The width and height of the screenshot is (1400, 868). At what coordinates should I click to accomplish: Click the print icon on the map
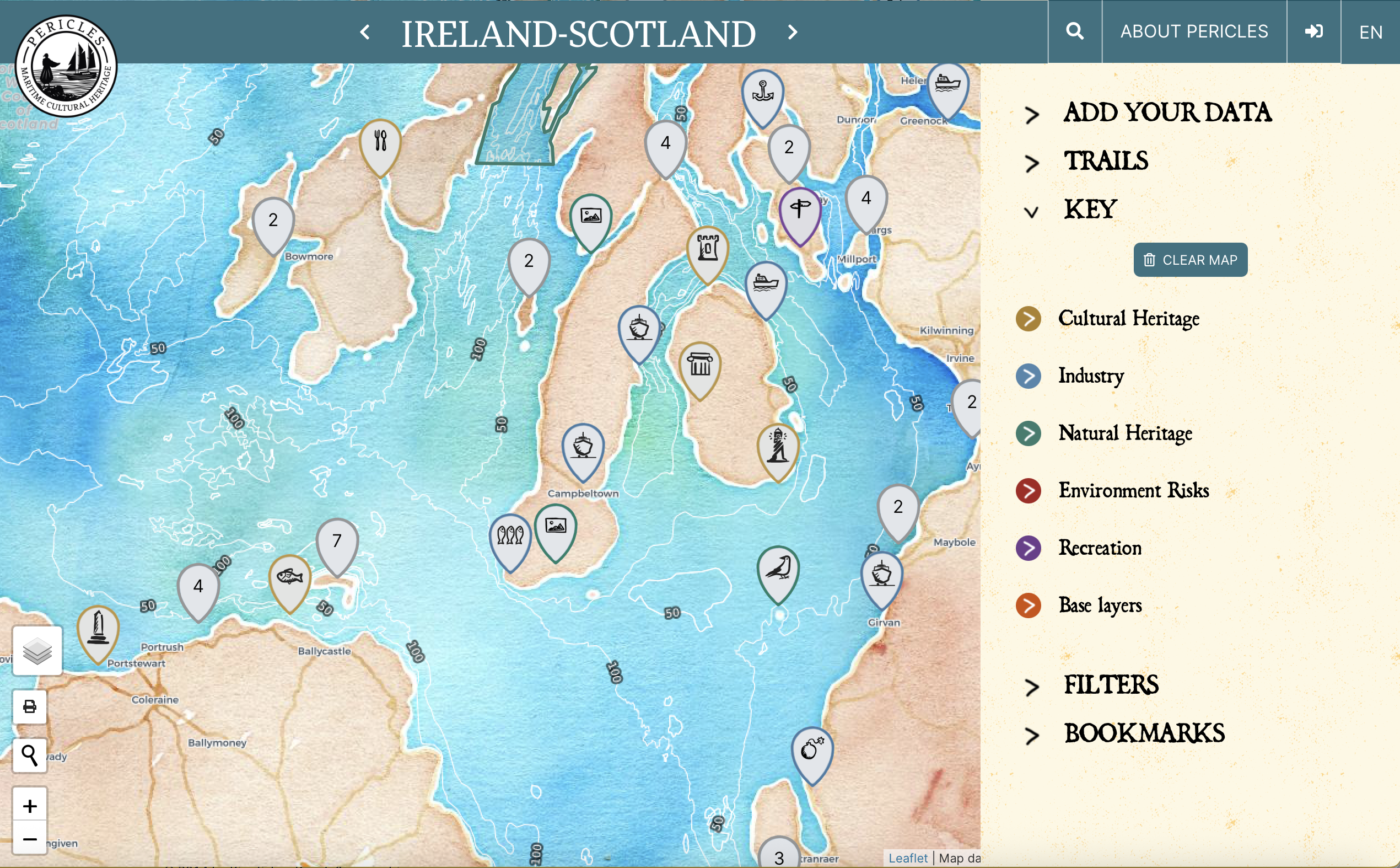(x=29, y=706)
